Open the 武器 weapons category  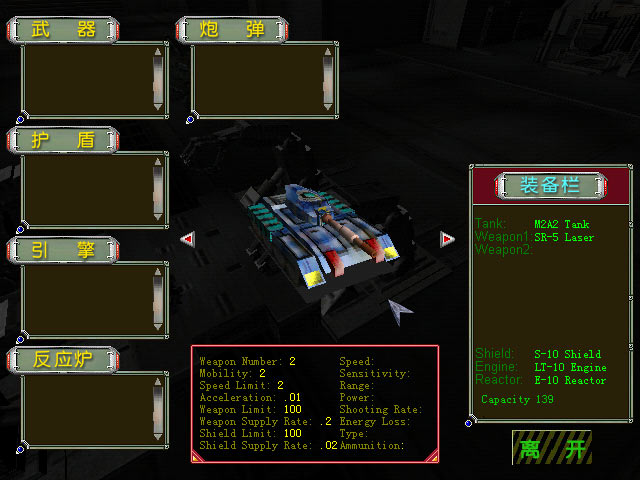click(x=64, y=29)
